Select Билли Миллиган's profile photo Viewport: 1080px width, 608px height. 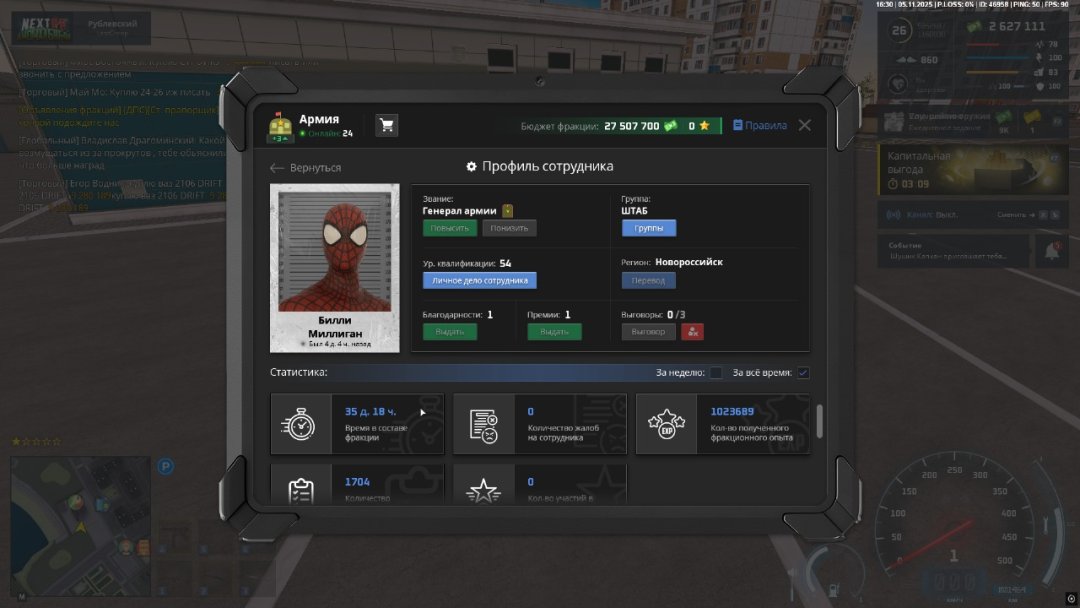(334, 250)
